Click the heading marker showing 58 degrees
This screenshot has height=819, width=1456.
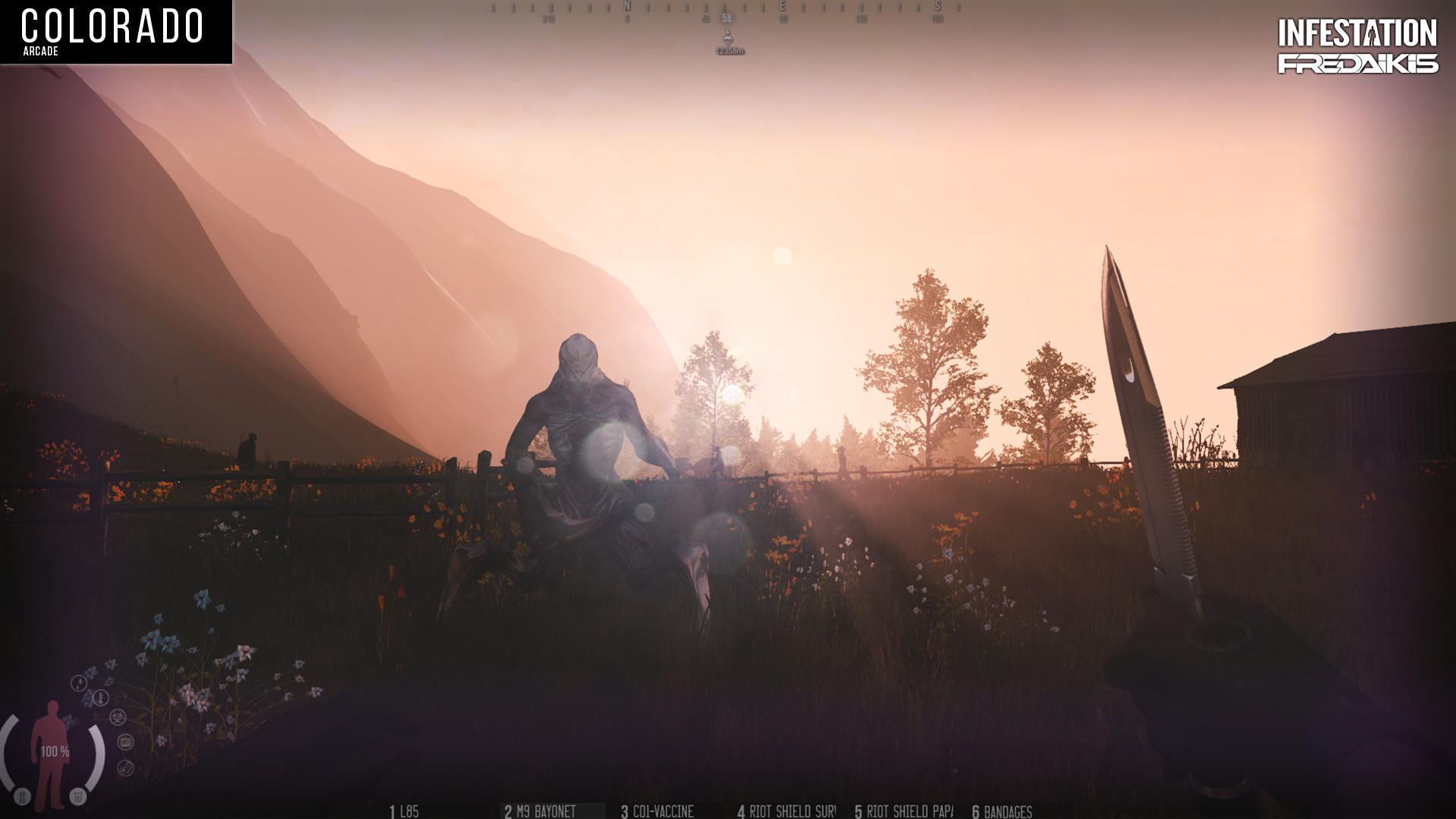727,17
